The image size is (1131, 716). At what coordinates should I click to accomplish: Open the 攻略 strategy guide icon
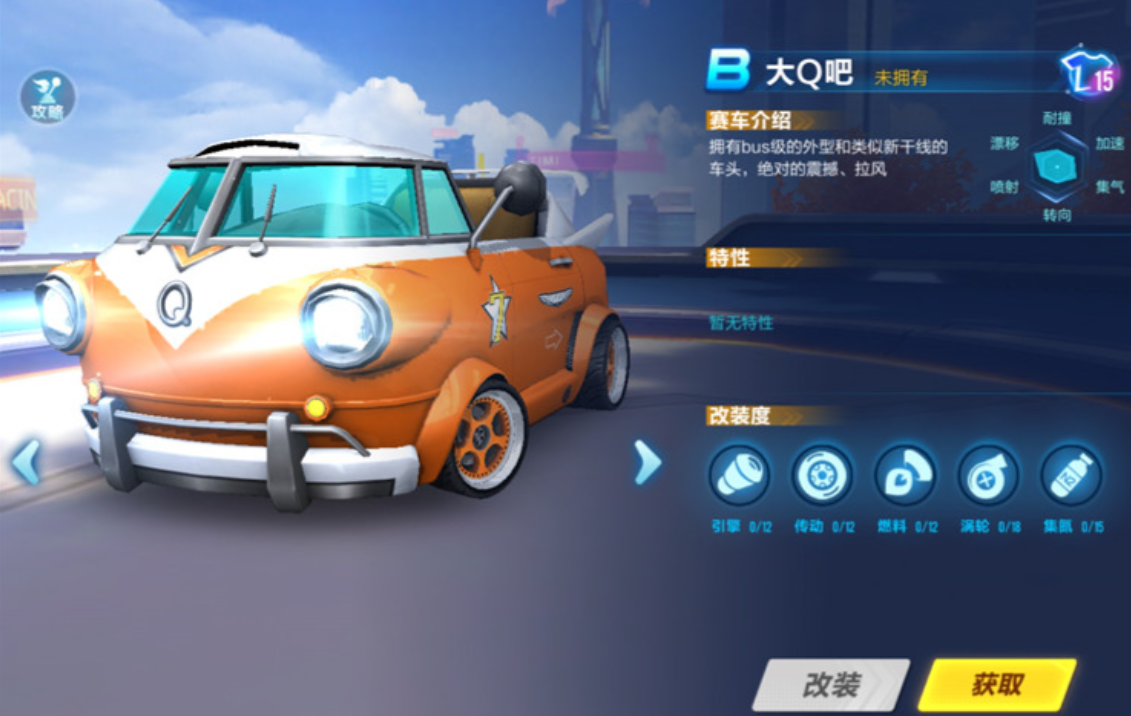(x=47, y=97)
